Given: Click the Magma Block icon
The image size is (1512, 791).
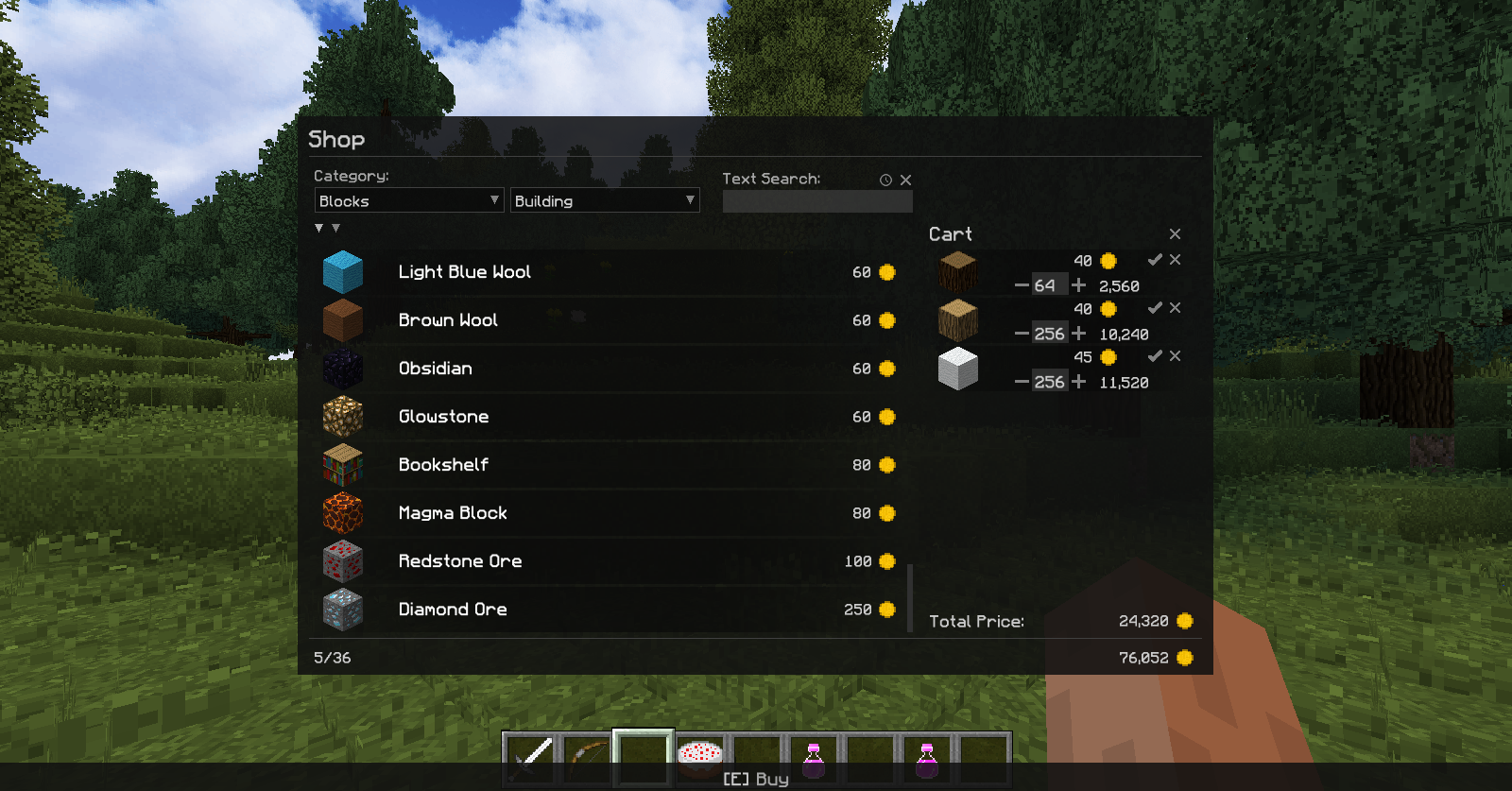Looking at the screenshot, I should click(341, 512).
